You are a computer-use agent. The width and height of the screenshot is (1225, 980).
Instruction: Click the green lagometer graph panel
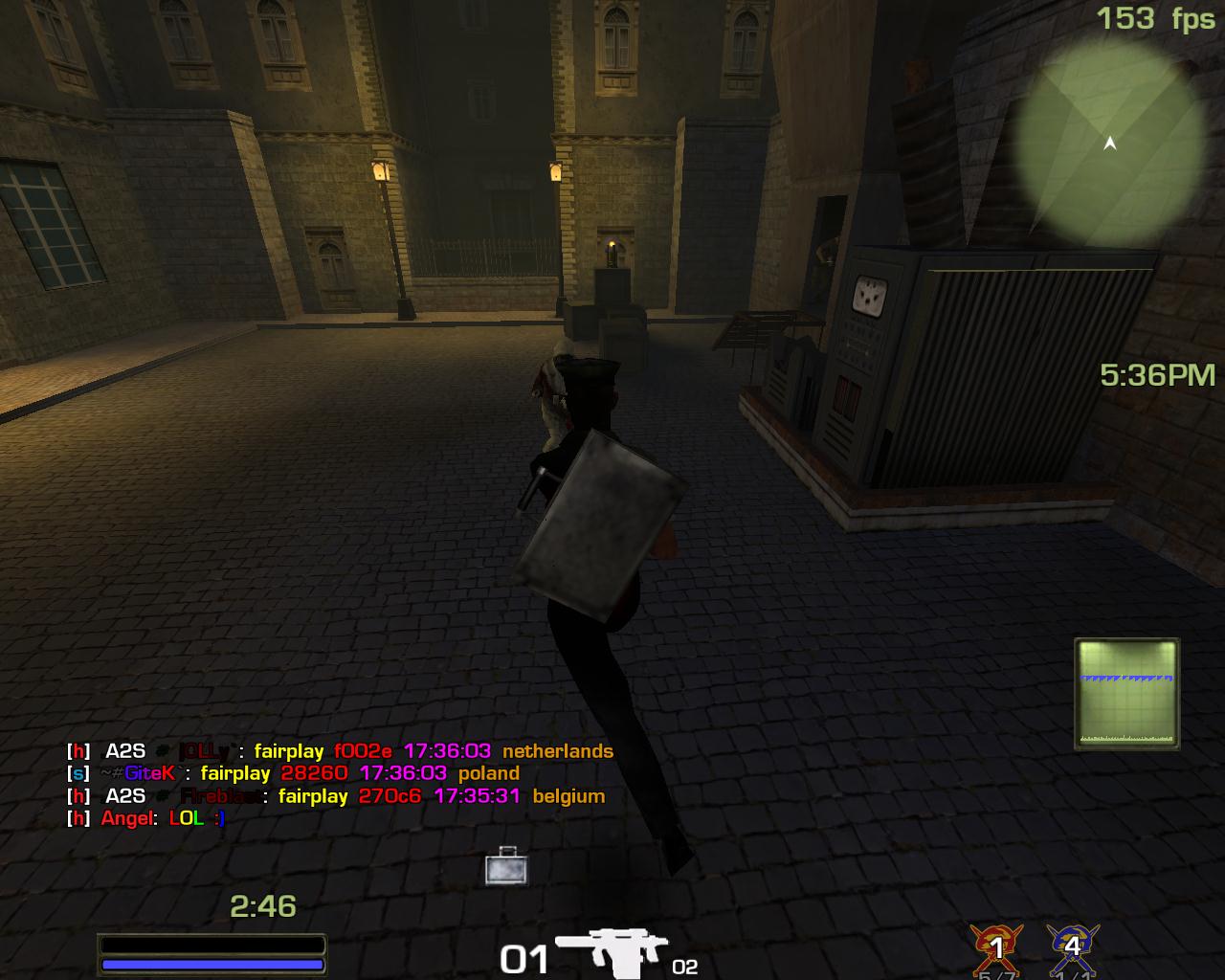point(1126,694)
